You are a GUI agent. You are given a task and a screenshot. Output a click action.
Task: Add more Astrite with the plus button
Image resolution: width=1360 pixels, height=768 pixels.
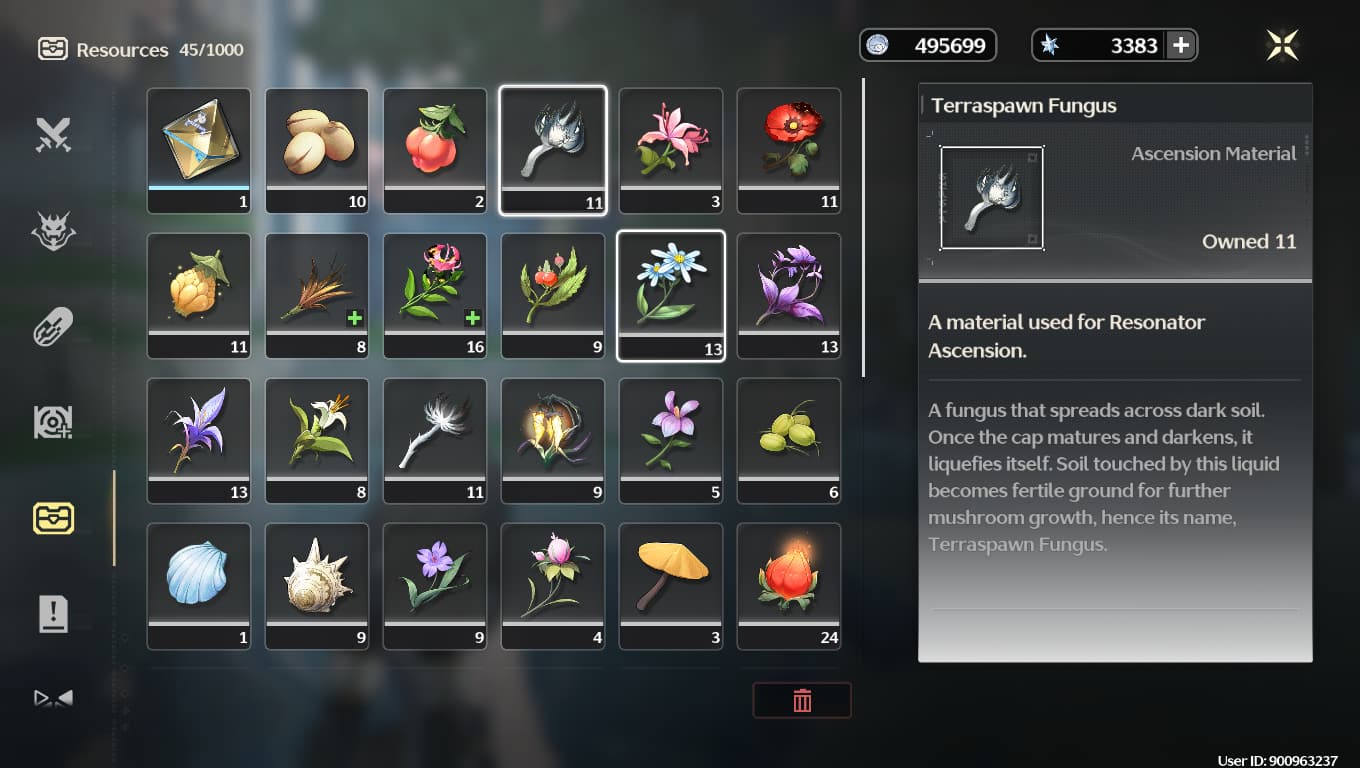[1180, 45]
